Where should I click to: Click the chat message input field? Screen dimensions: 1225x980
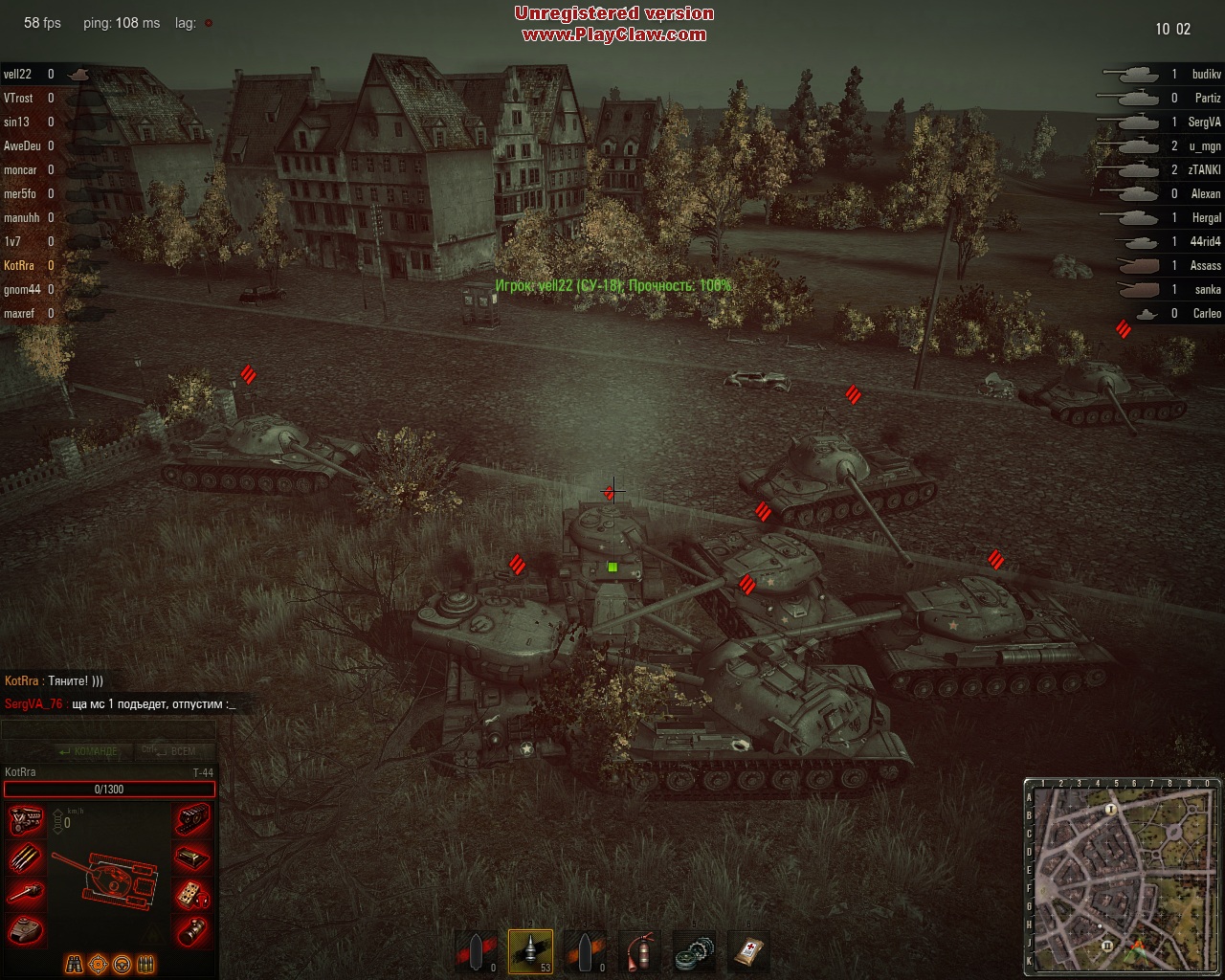(108, 729)
